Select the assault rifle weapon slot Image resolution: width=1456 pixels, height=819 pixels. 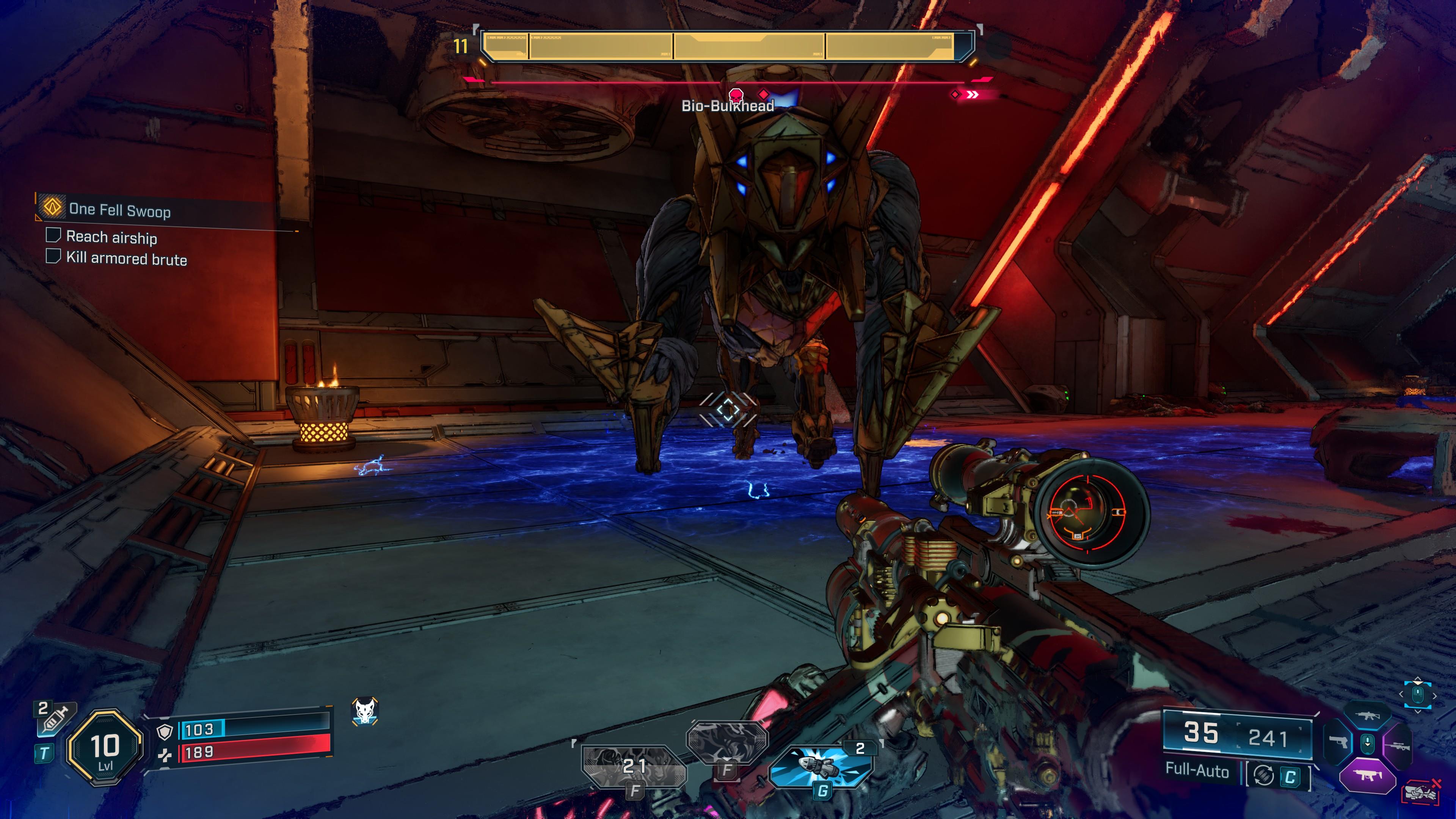pyautogui.click(x=1368, y=716)
